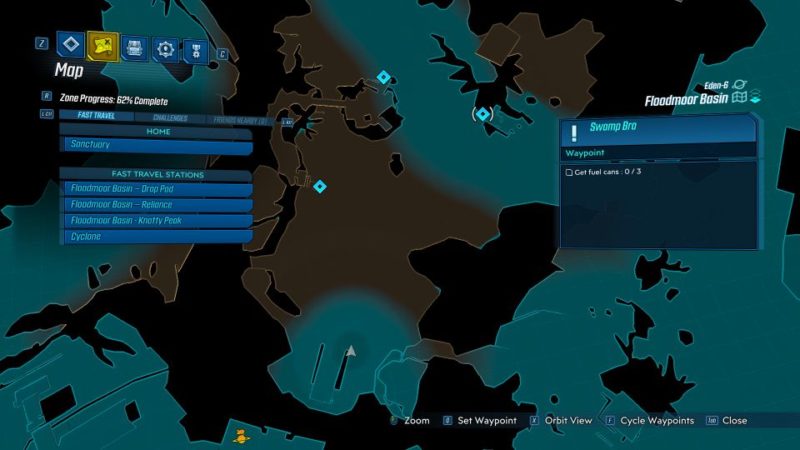Screen dimensions: 800x450
Task: Click the player arrow marker on map
Action: (351, 351)
